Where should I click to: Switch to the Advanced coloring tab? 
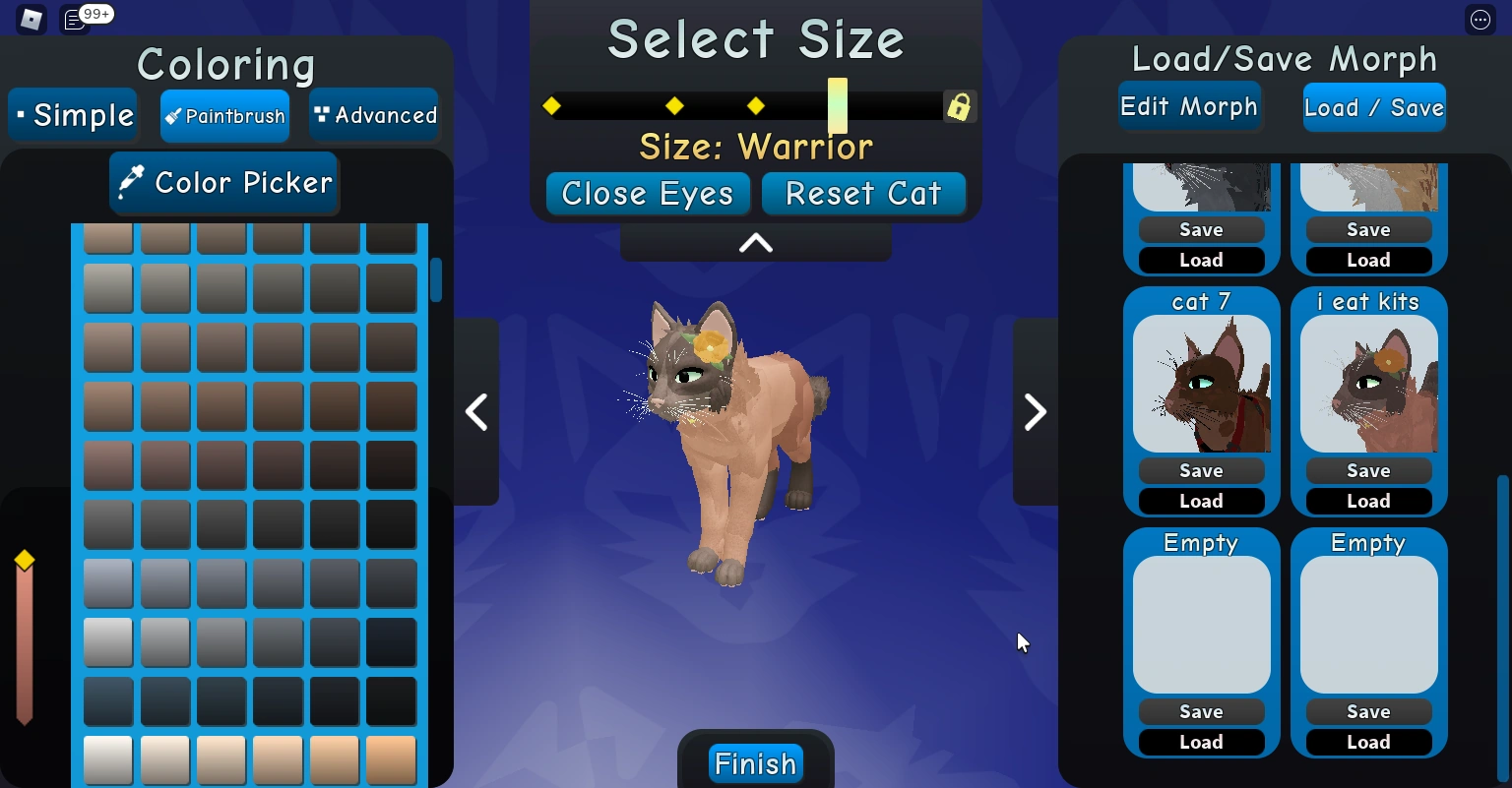tap(374, 115)
